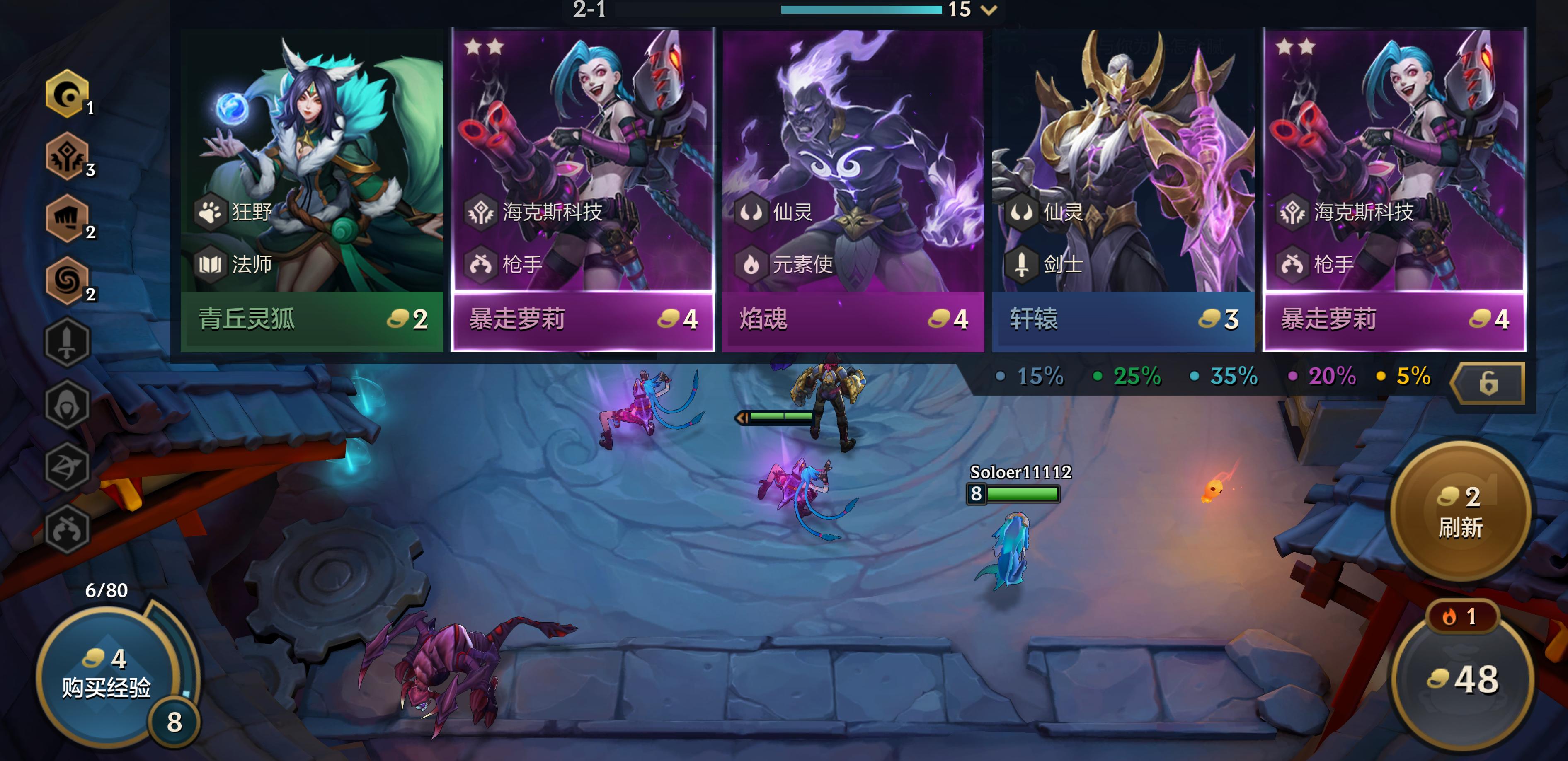Inspect the bronze swirl trait icon

[x=67, y=280]
